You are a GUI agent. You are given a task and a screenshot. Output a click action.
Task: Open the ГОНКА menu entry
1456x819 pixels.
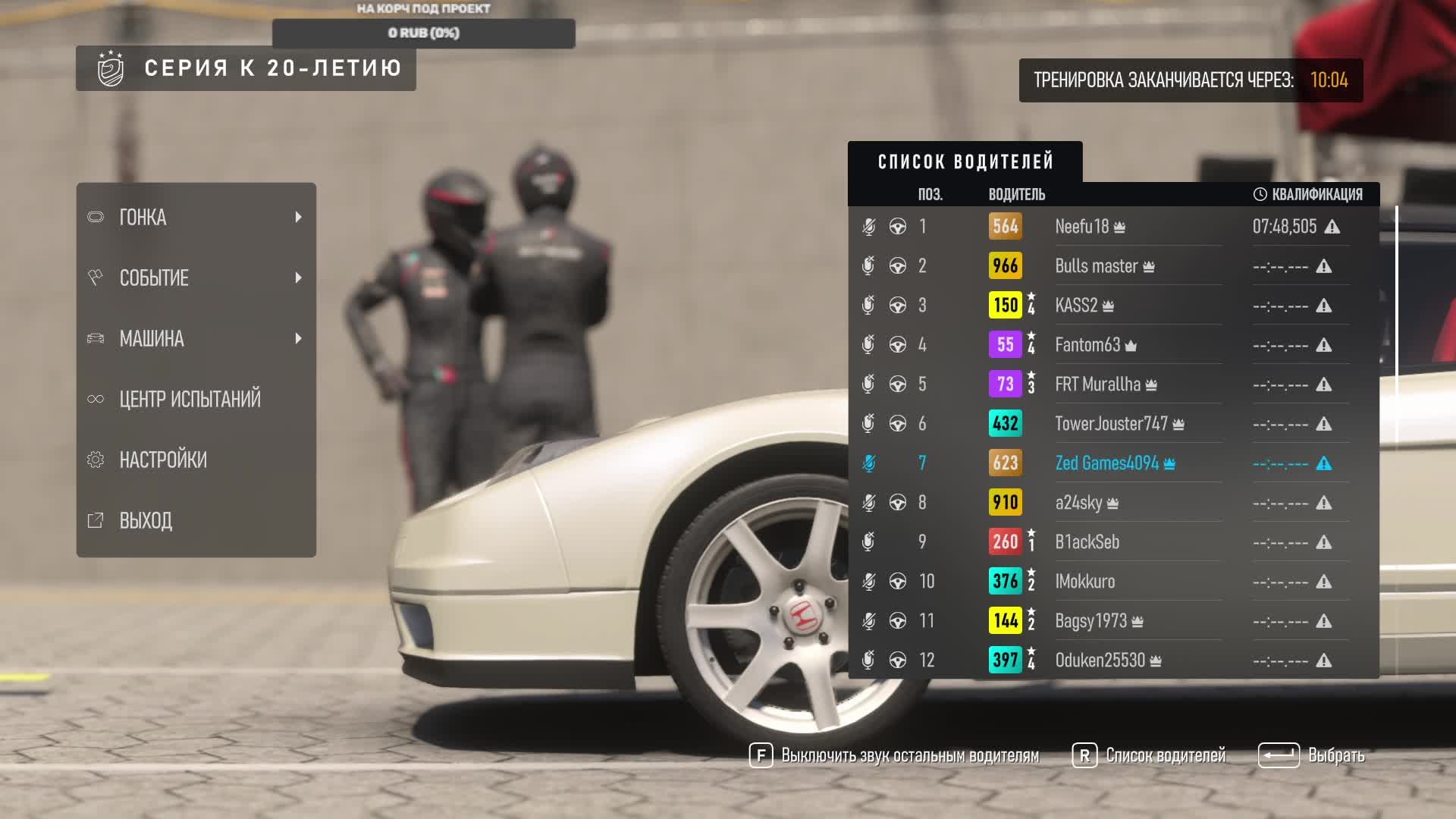coord(196,218)
